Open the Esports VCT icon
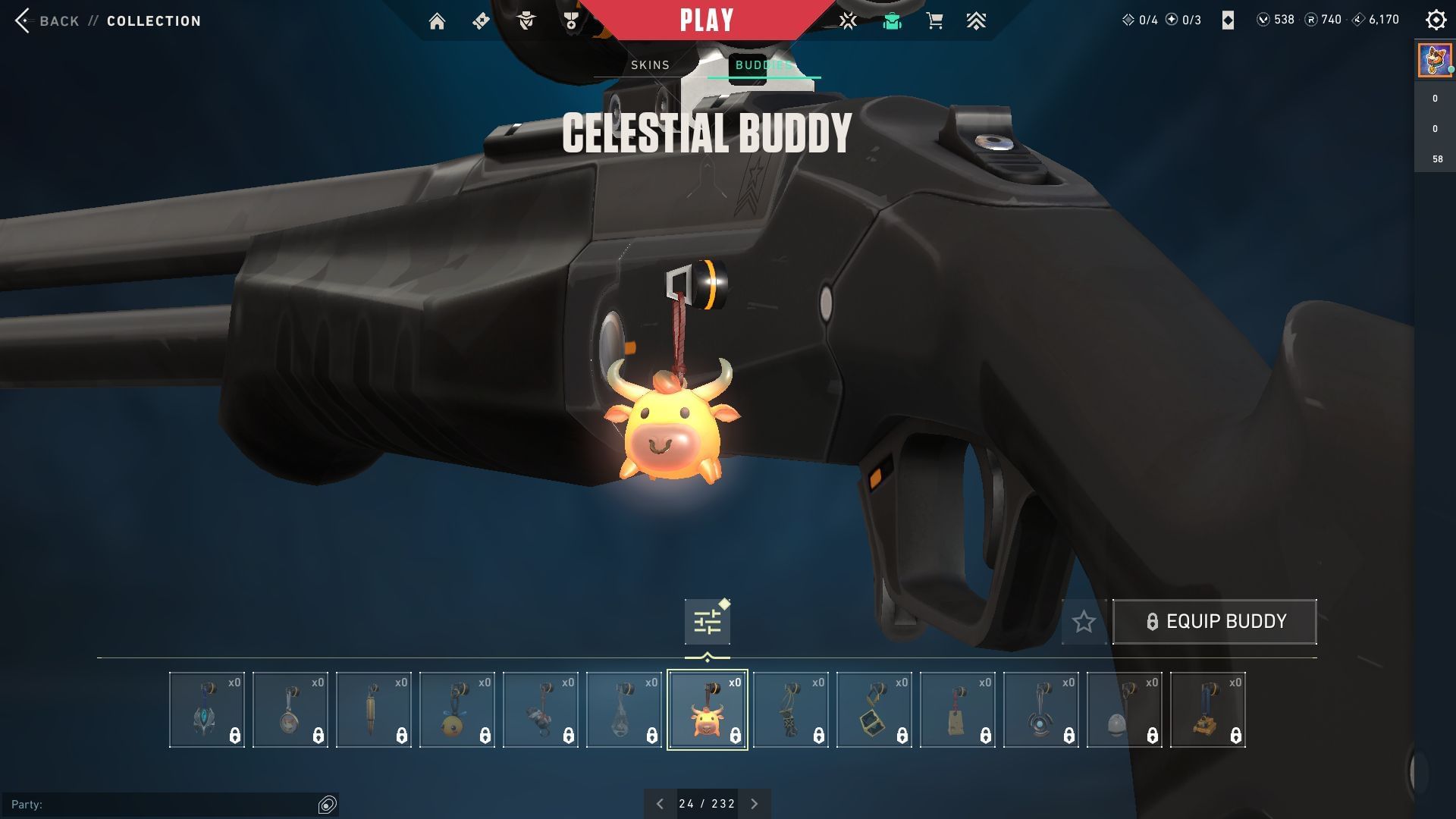The width and height of the screenshot is (1456, 819). pos(847,20)
